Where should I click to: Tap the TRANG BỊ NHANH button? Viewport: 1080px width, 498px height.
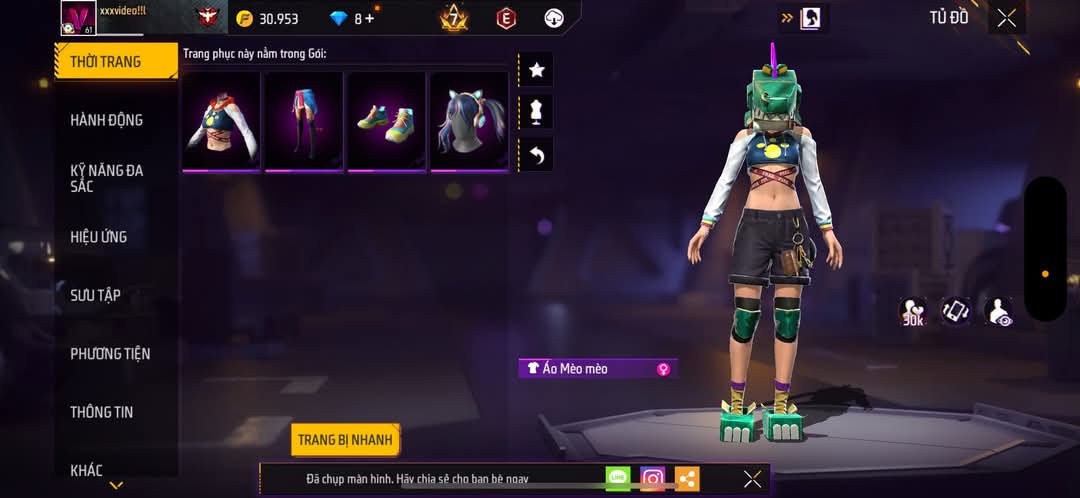(346, 440)
